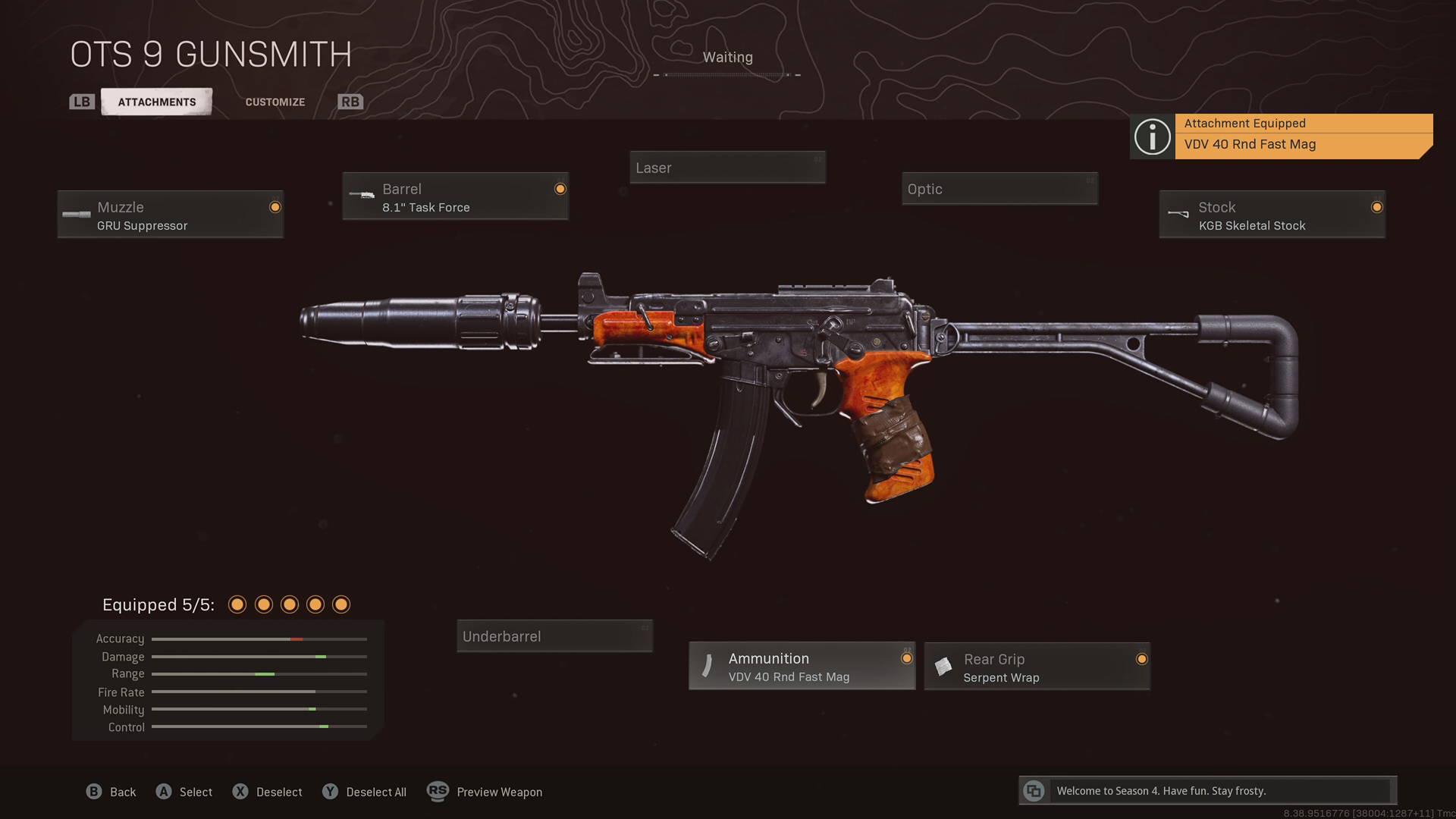This screenshot has width=1456, height=819.
Task: Open the Optic attachment options
Action: pyautogui.click(x=999, y=189)
